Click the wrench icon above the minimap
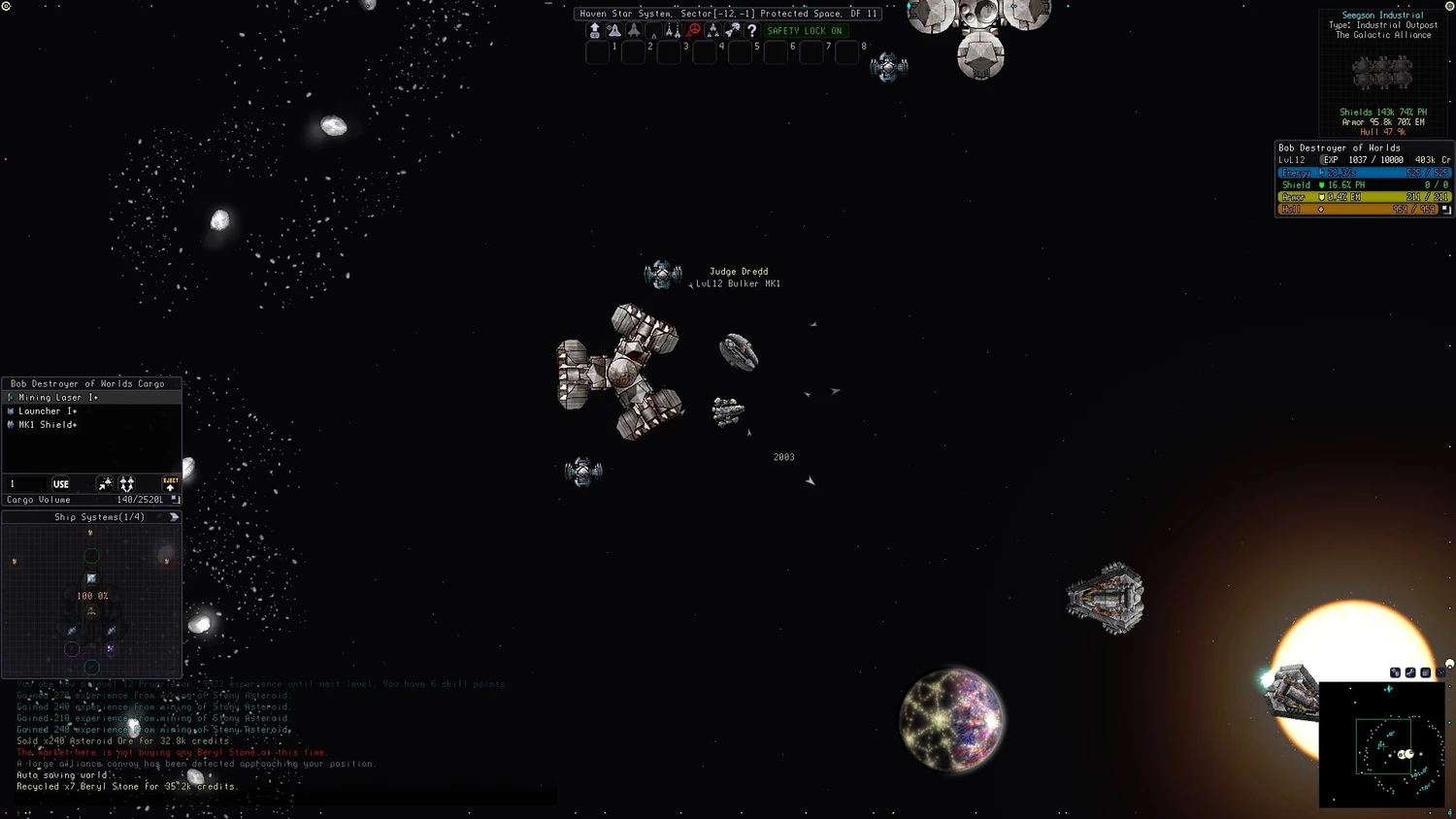This screenshot has height=819, width=1456. 1410,672
